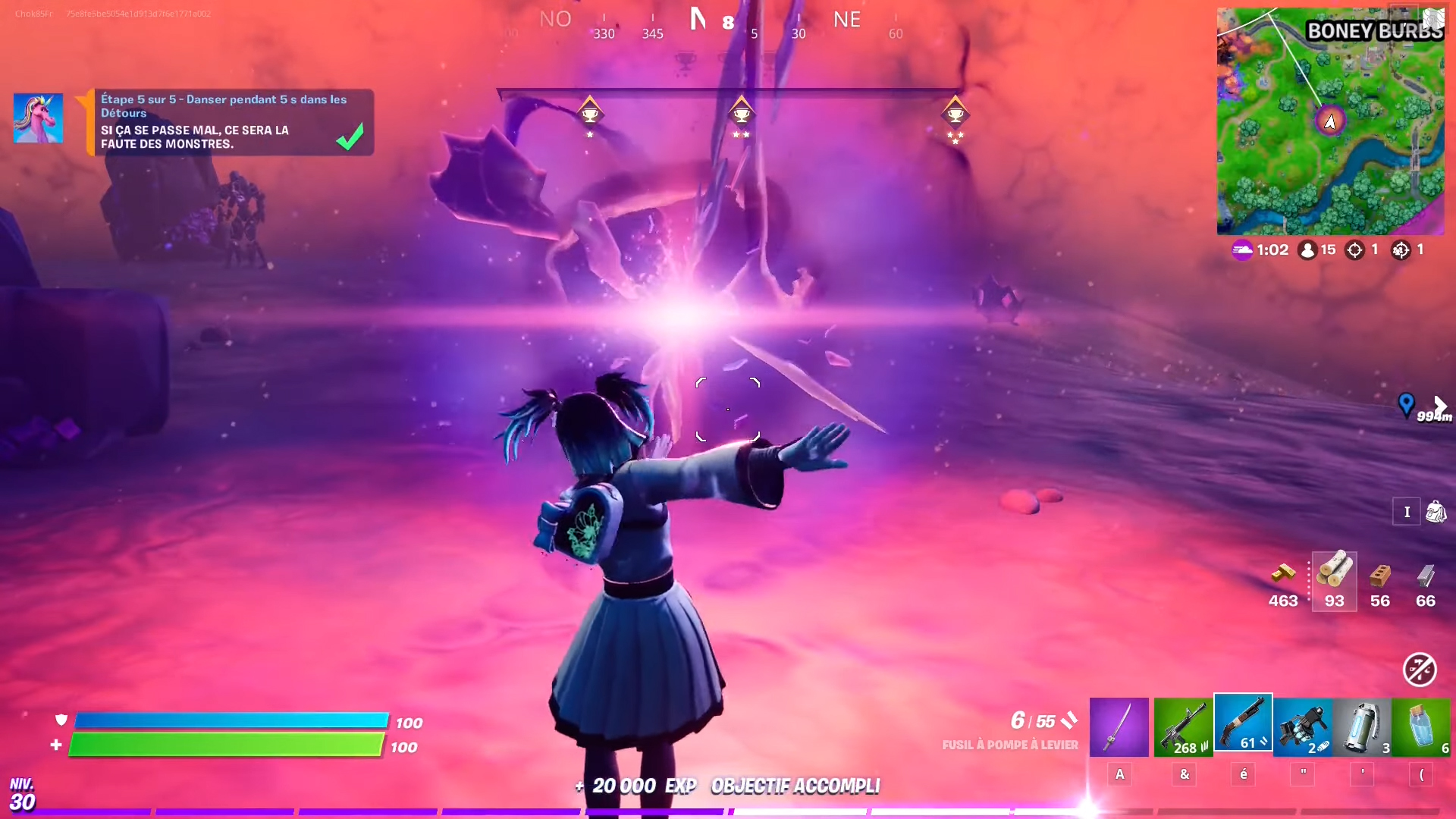The image size is (1456, 819).
Task: Switch to the blue rocket launcher slot
Action: pyautogui.click(x=1302, y=729)
